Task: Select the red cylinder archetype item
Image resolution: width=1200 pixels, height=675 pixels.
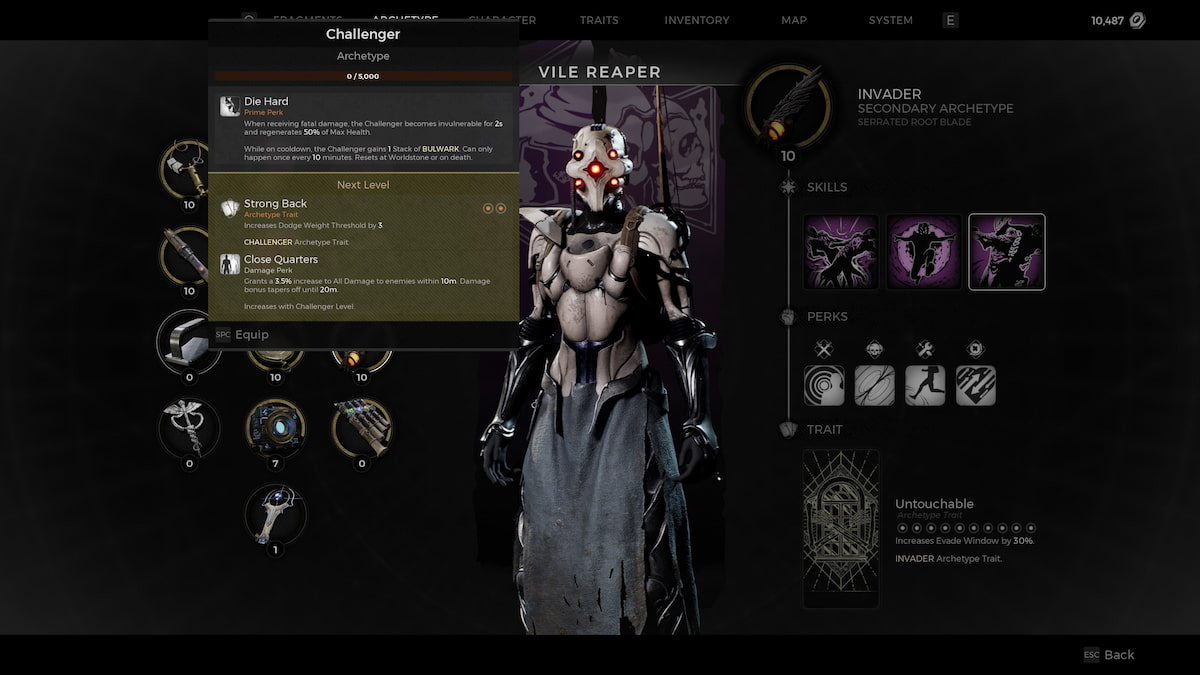Action: [x=189, y=255]
